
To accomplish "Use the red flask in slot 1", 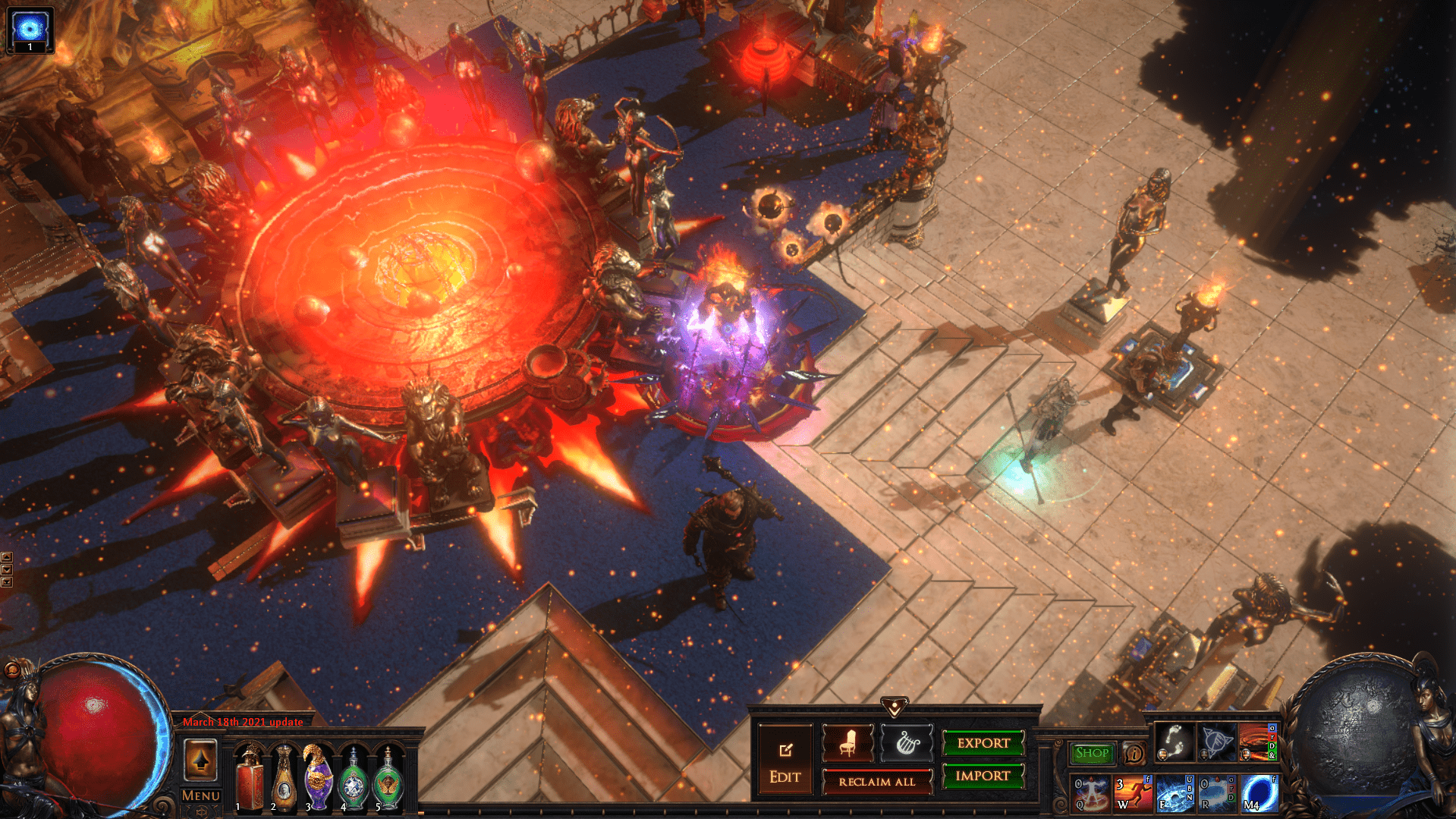I will point(249,780).
